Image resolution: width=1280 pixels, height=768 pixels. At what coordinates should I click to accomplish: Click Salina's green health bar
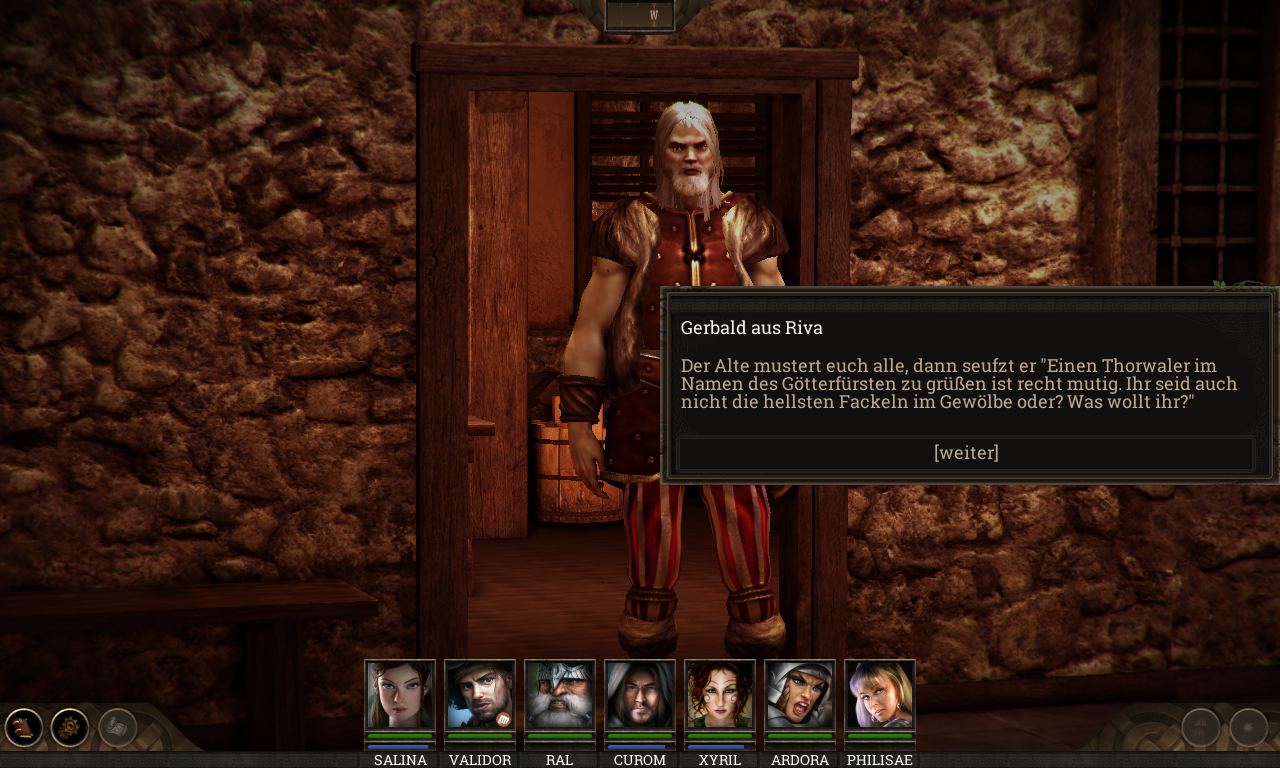[x=400, y=738]
